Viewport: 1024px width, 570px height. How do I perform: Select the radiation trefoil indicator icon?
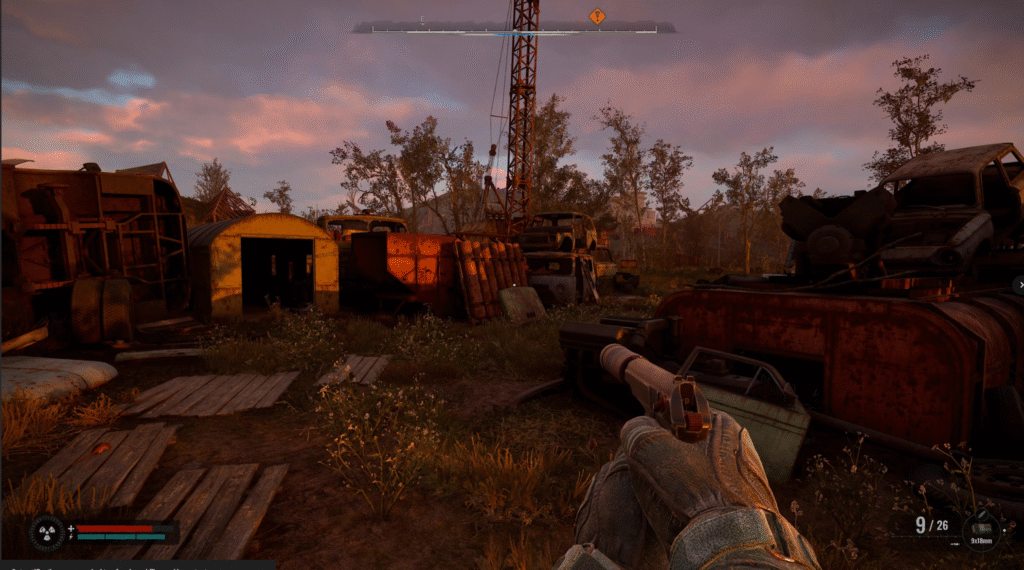click(x=47, y=532)
